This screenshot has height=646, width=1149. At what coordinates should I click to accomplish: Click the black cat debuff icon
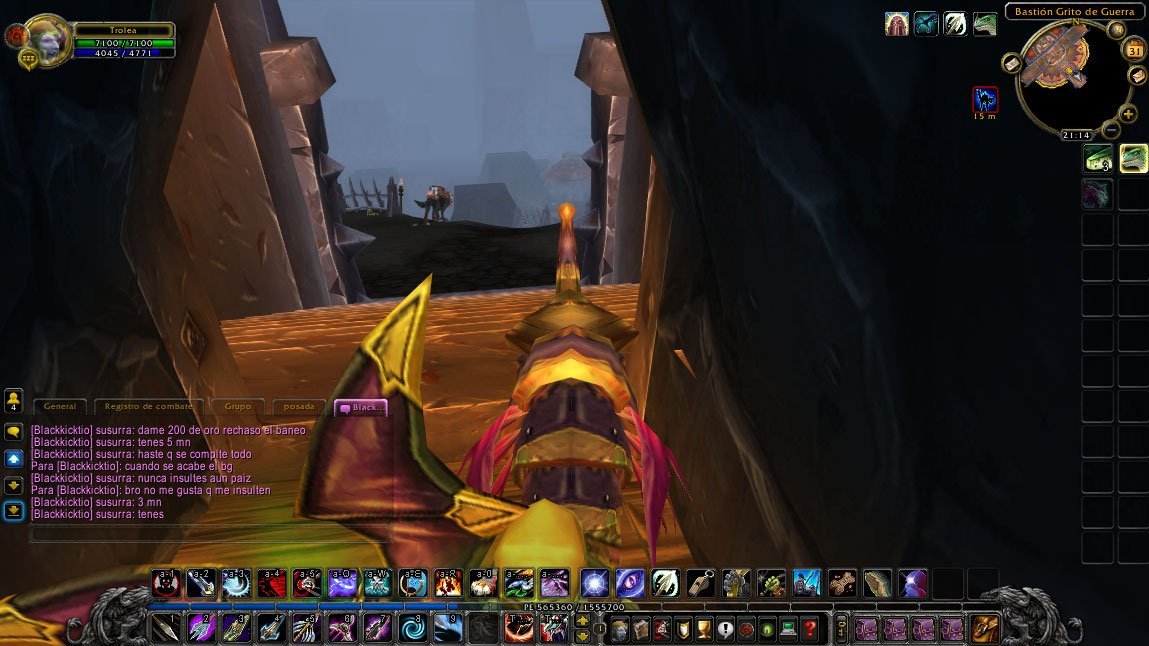tap(985, 99)
